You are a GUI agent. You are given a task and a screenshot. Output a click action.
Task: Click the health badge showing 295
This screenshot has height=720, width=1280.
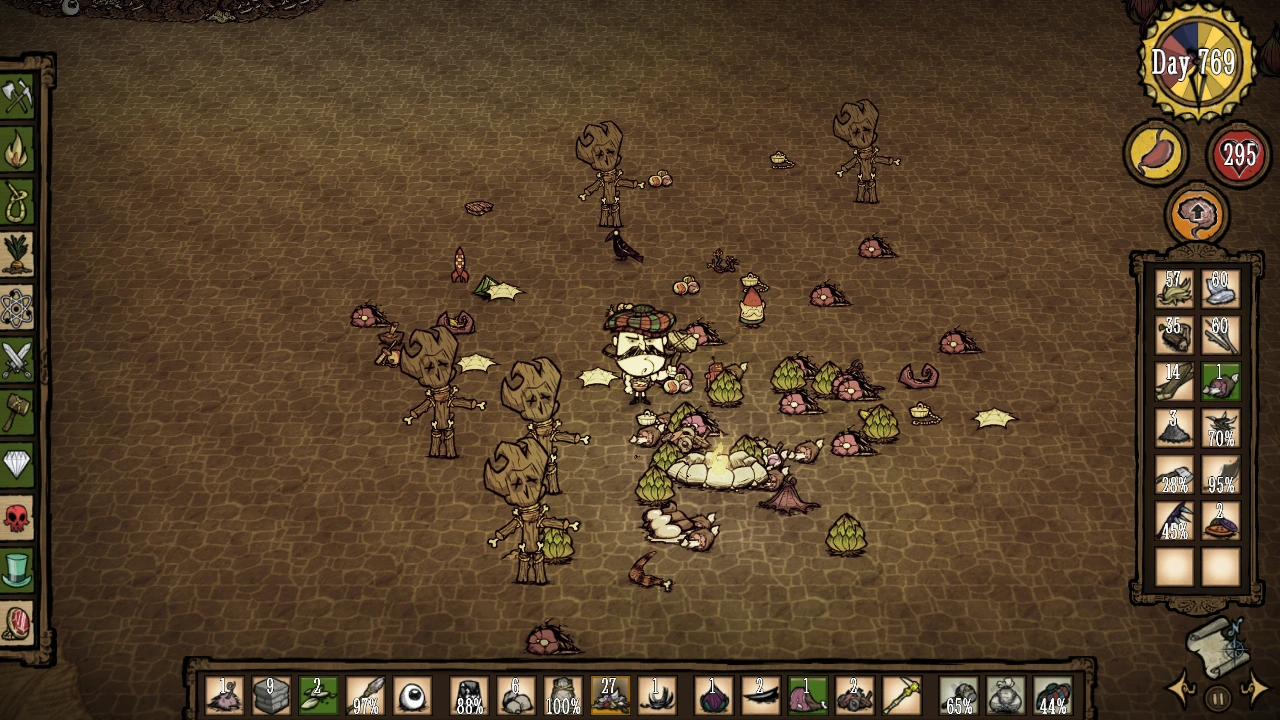tap(1237, 155)
